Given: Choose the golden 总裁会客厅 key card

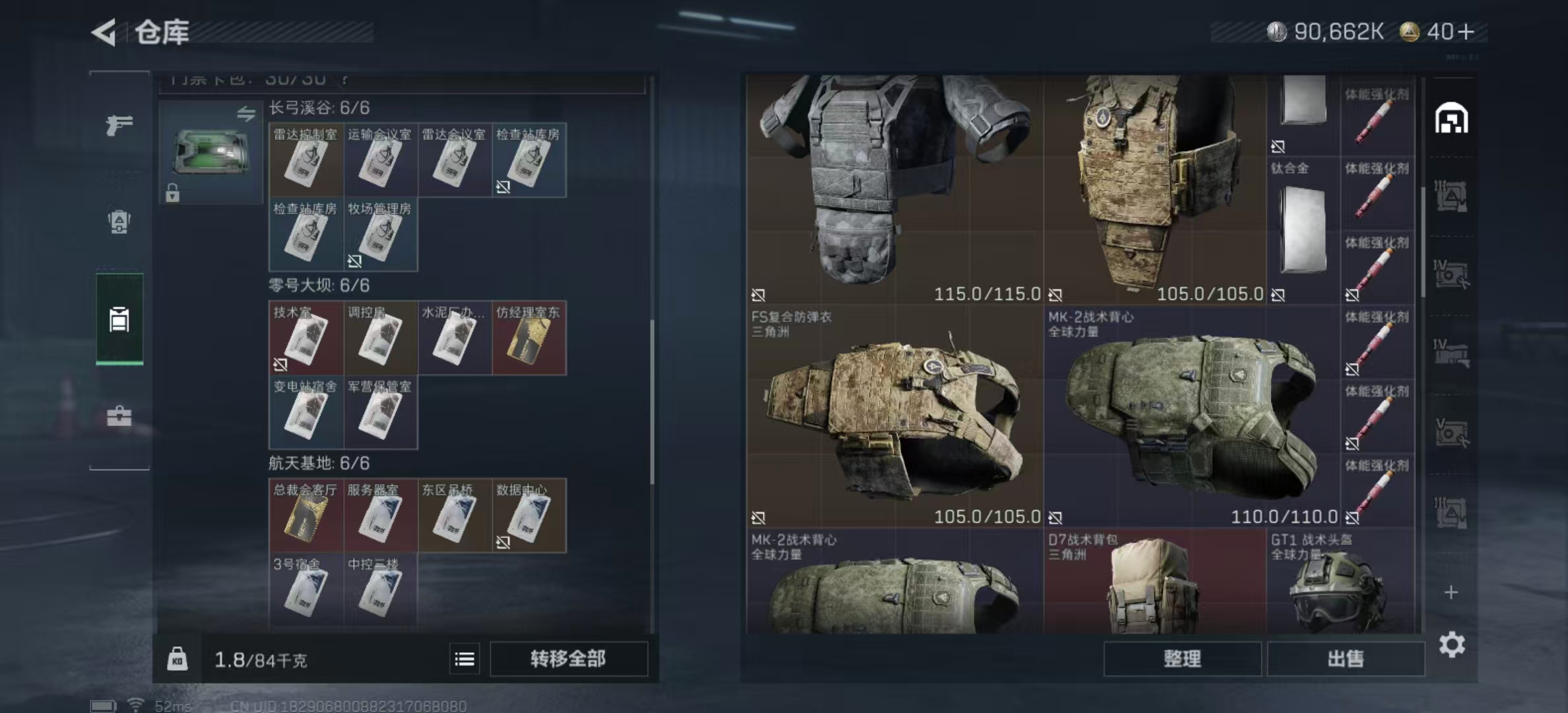Looking at the screenshot, I should coord(306,516).
